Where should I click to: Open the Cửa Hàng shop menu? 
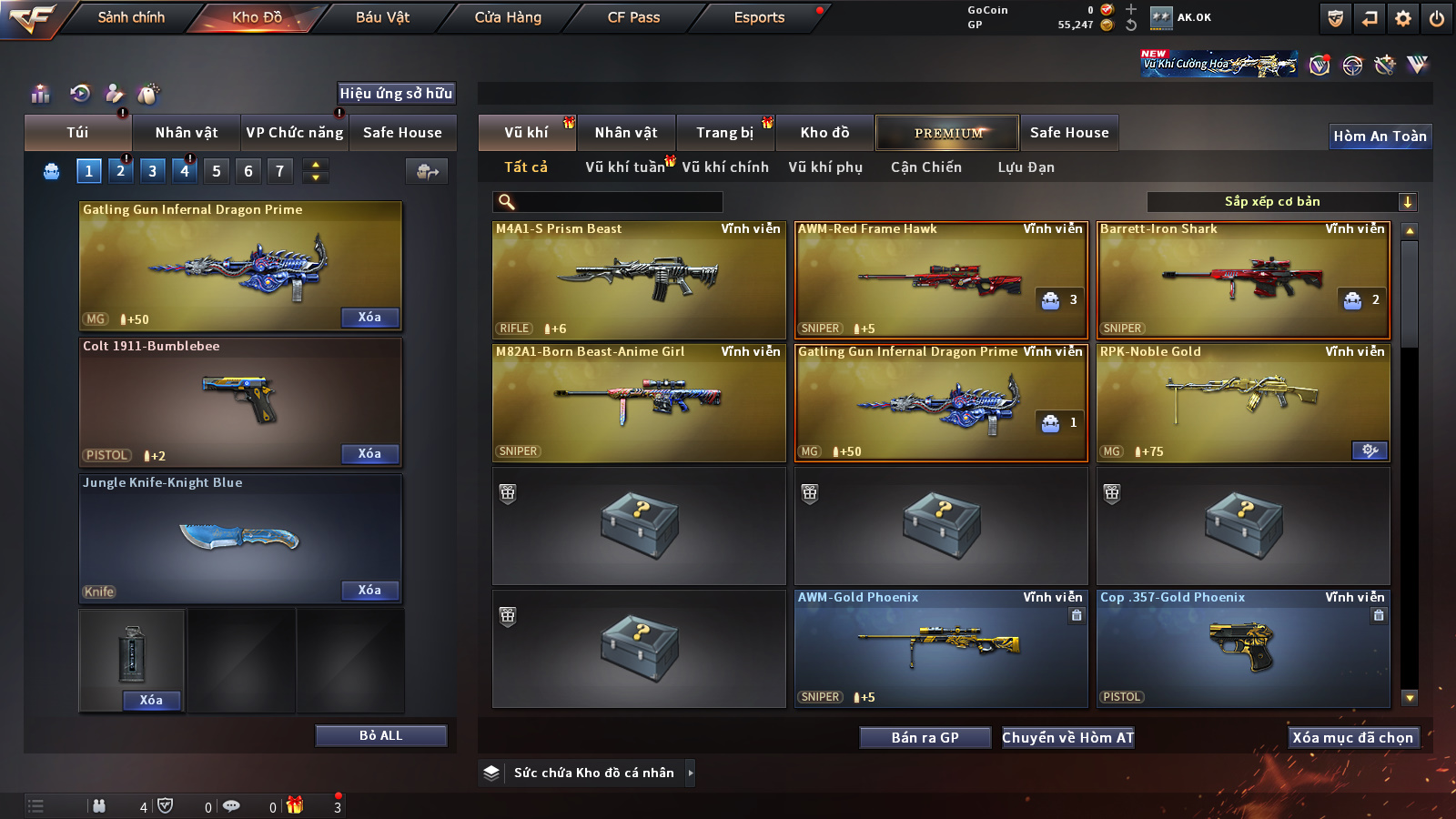(x=508, y=17)
